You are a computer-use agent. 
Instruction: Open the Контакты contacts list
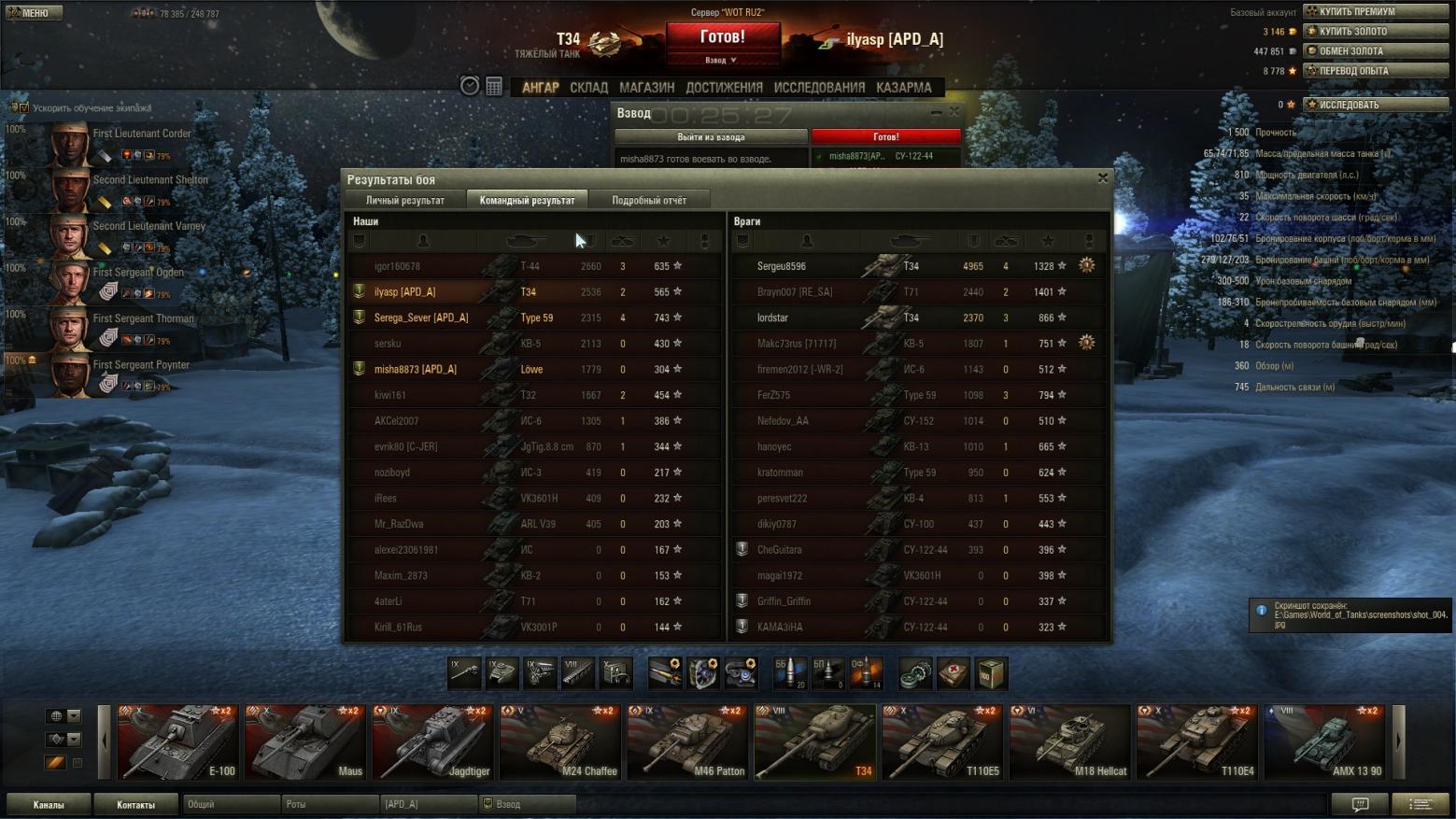coord(135,804)
